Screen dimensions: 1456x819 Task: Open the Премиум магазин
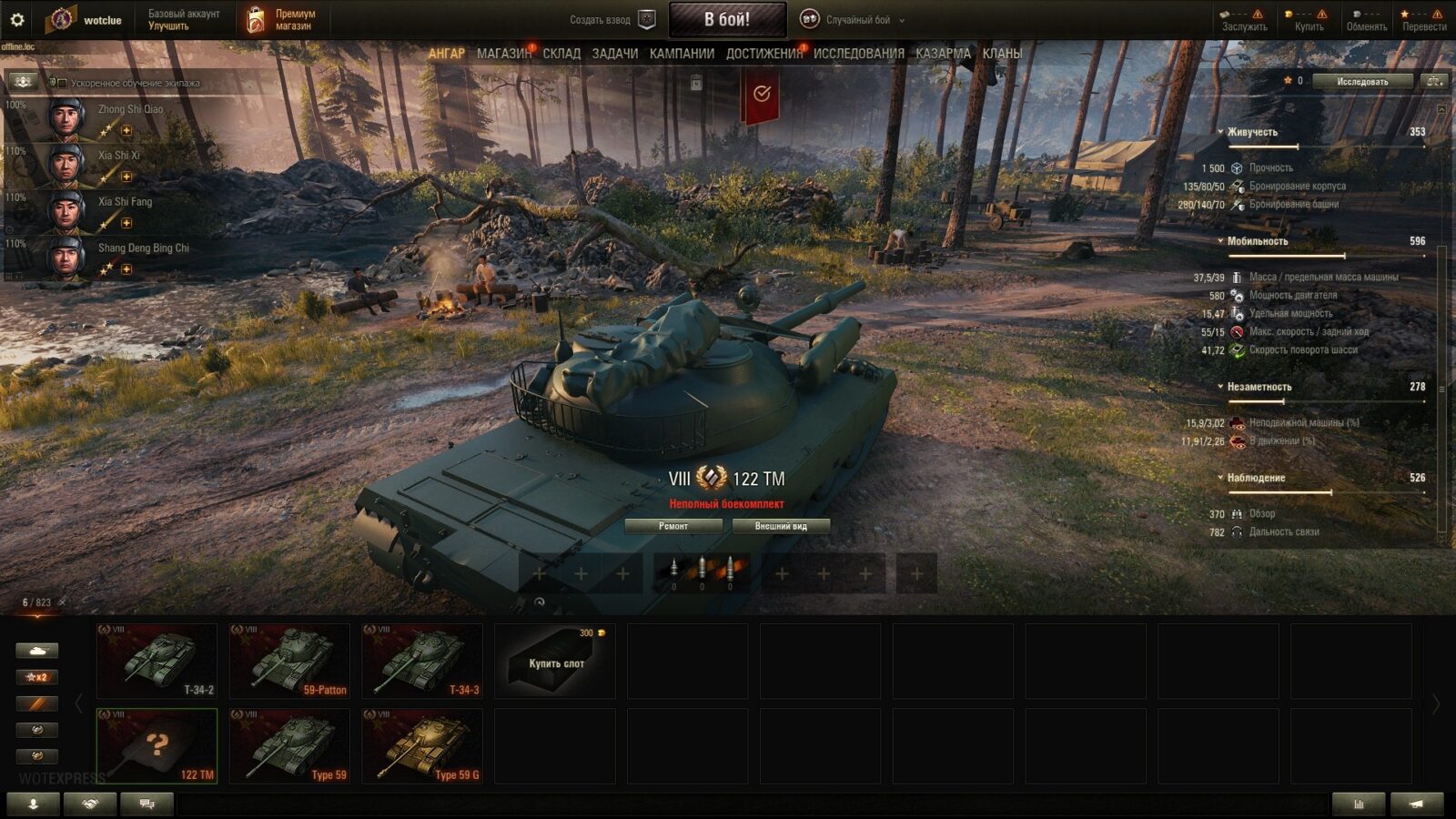282,19
